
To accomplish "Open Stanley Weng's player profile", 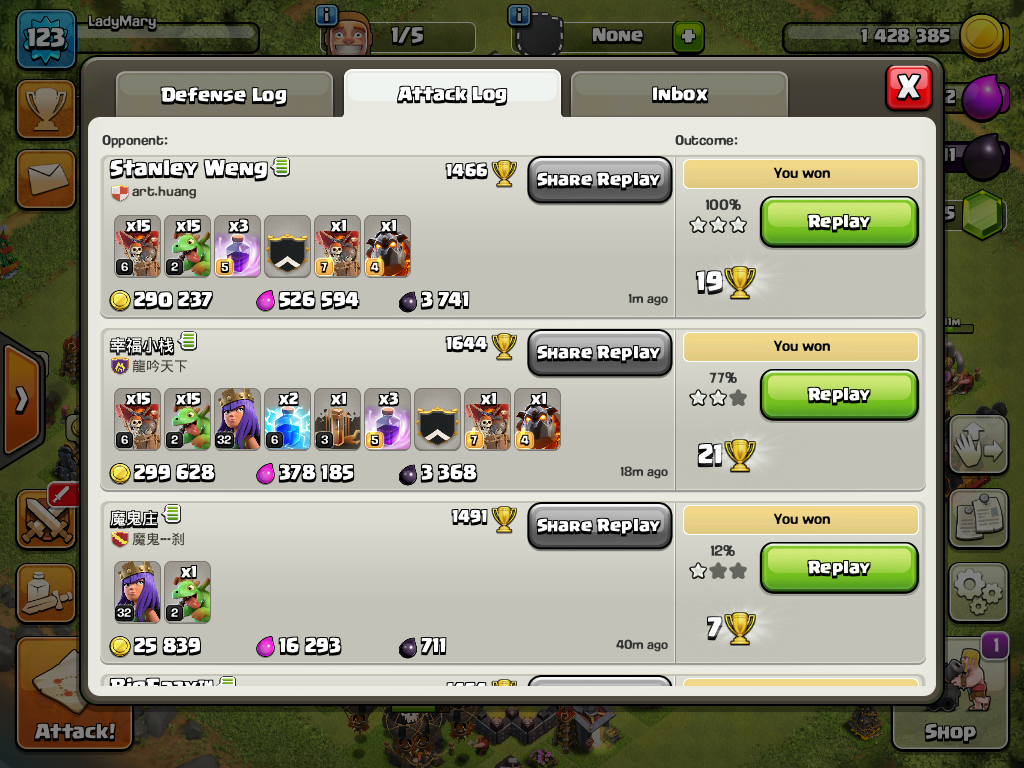I will click(x=188, y=168).
